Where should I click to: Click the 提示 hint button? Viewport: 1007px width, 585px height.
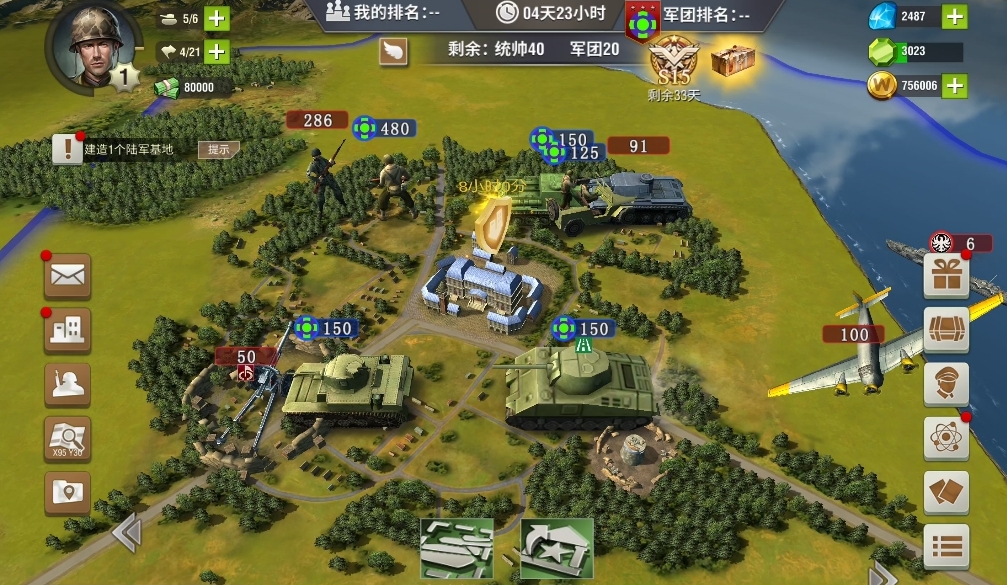(x=218, y=150)
